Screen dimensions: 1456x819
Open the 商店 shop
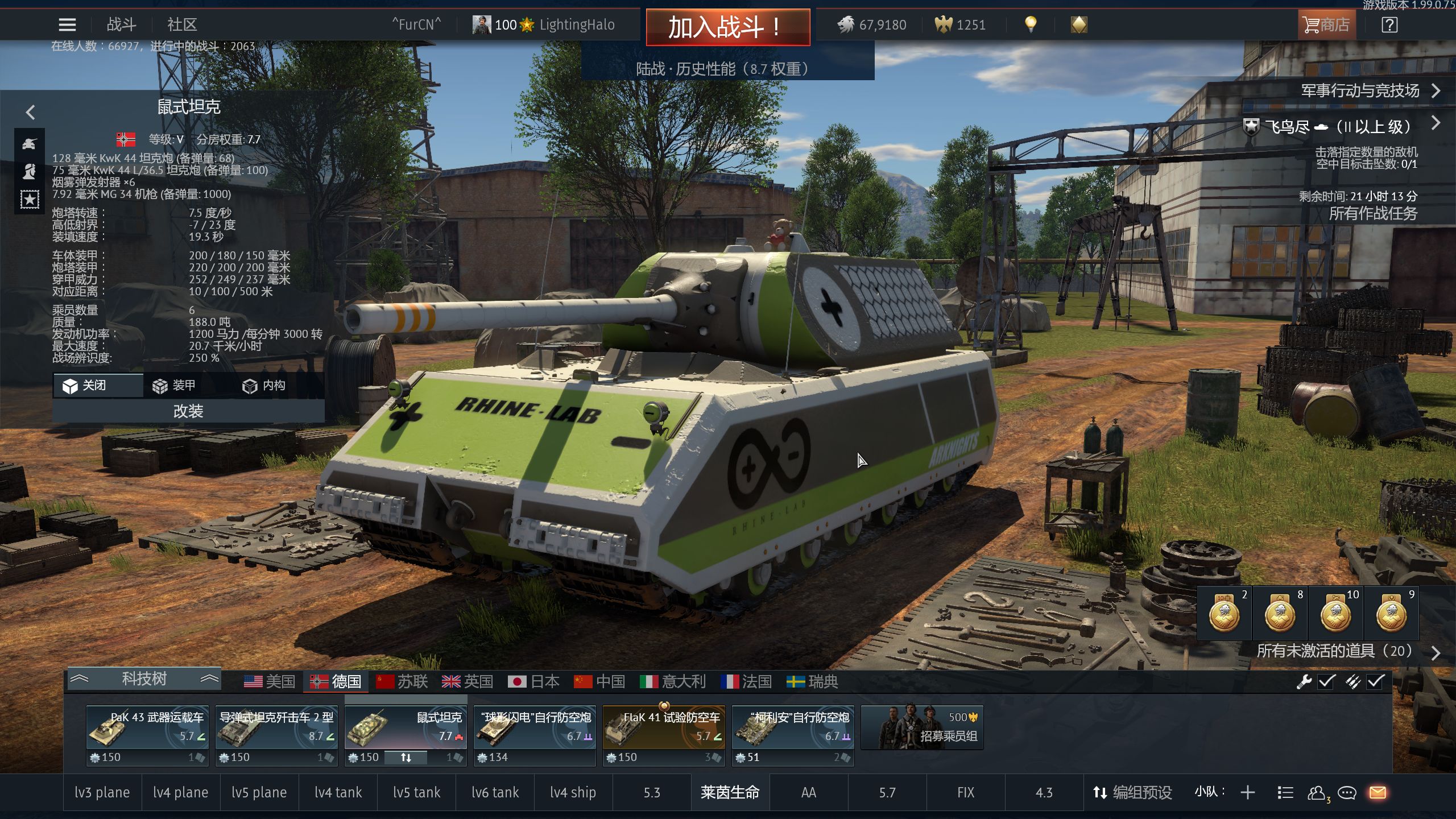[1326, 25]
